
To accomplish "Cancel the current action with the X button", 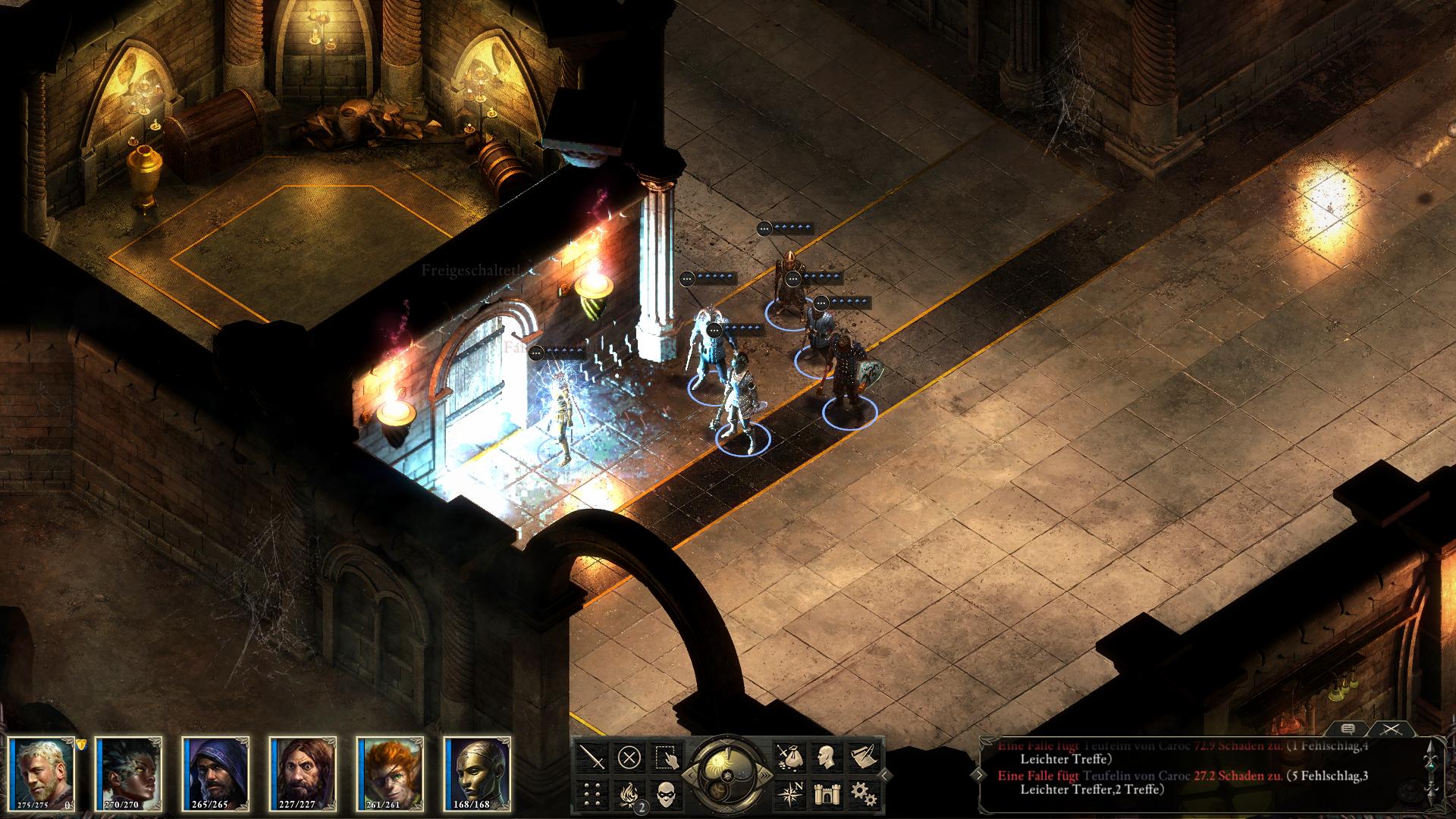I will 629,757.
